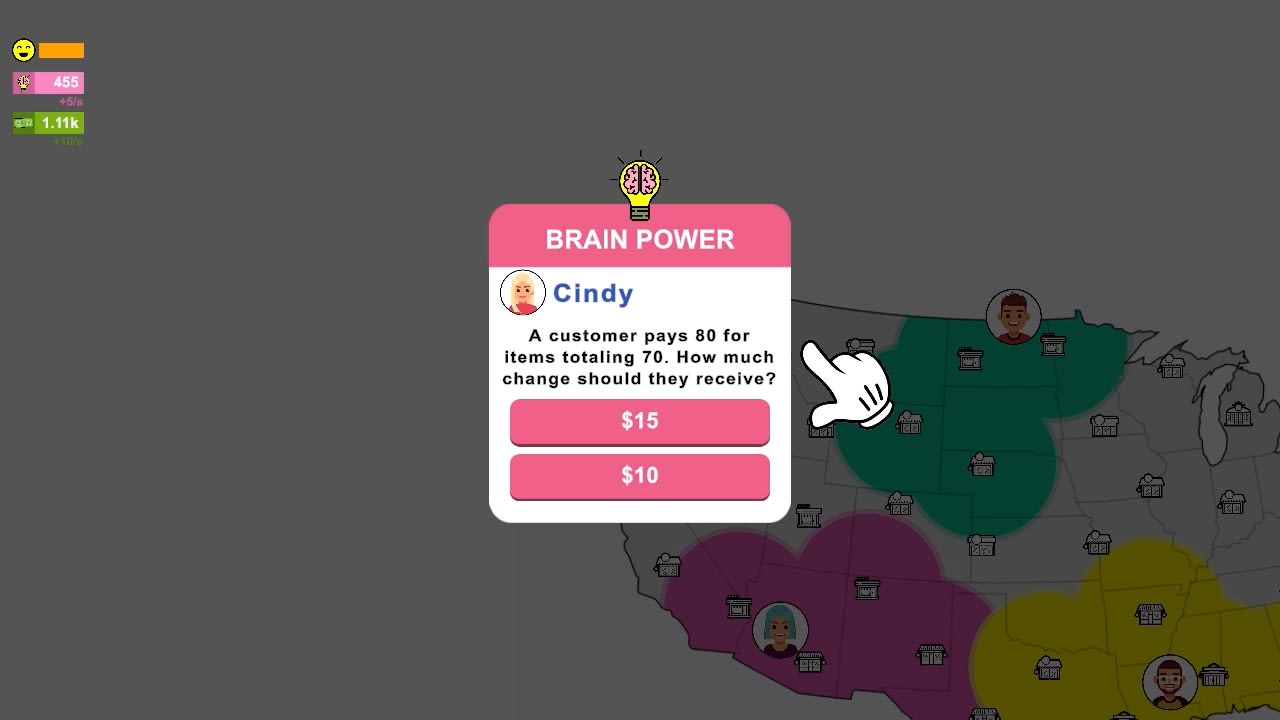Click the pointing hand tutorial cursor
Image resolution: width=1280 pixels, height=720 pixels.
coord(856,385)
